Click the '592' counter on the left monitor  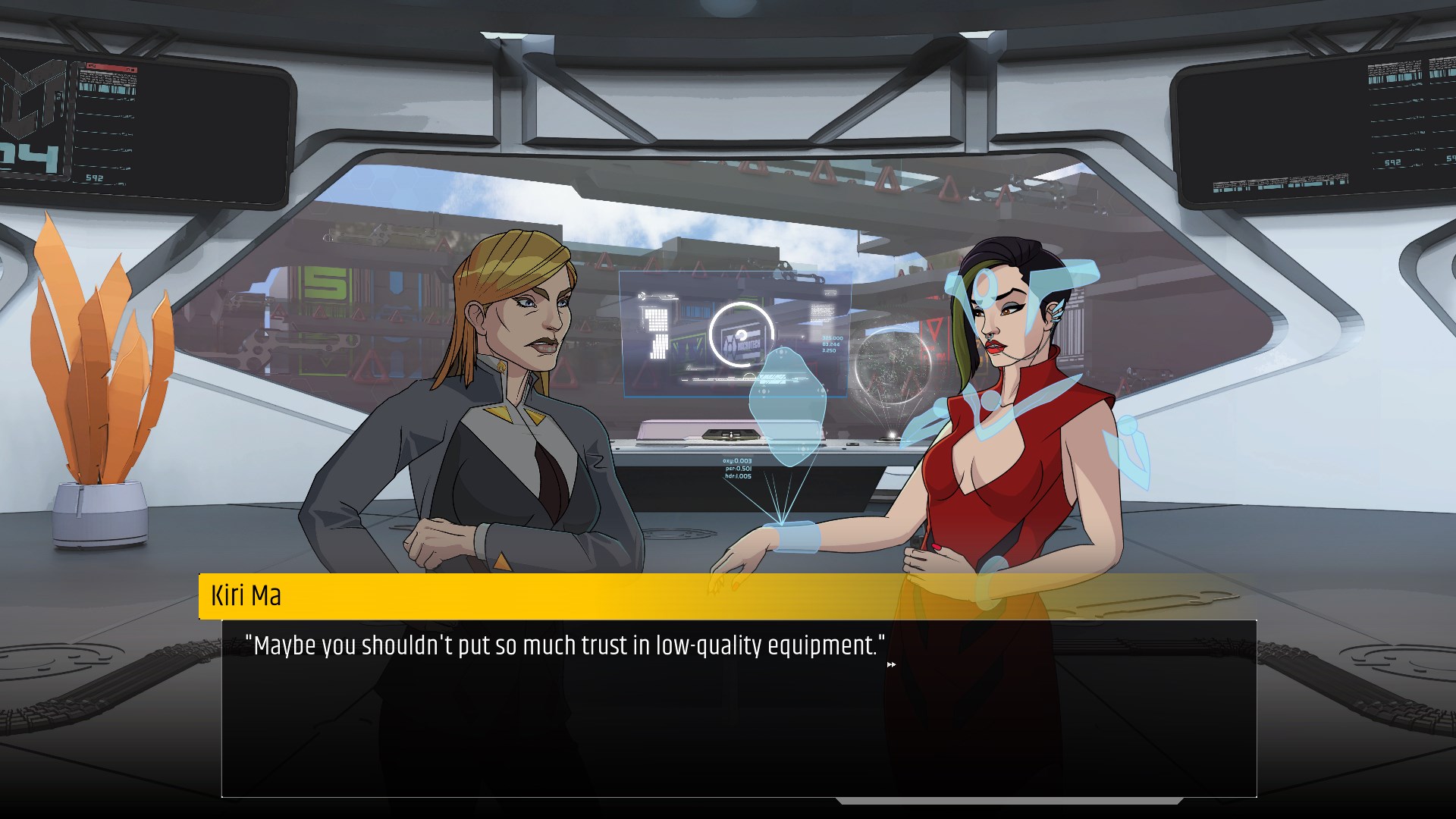click(95, 177)
